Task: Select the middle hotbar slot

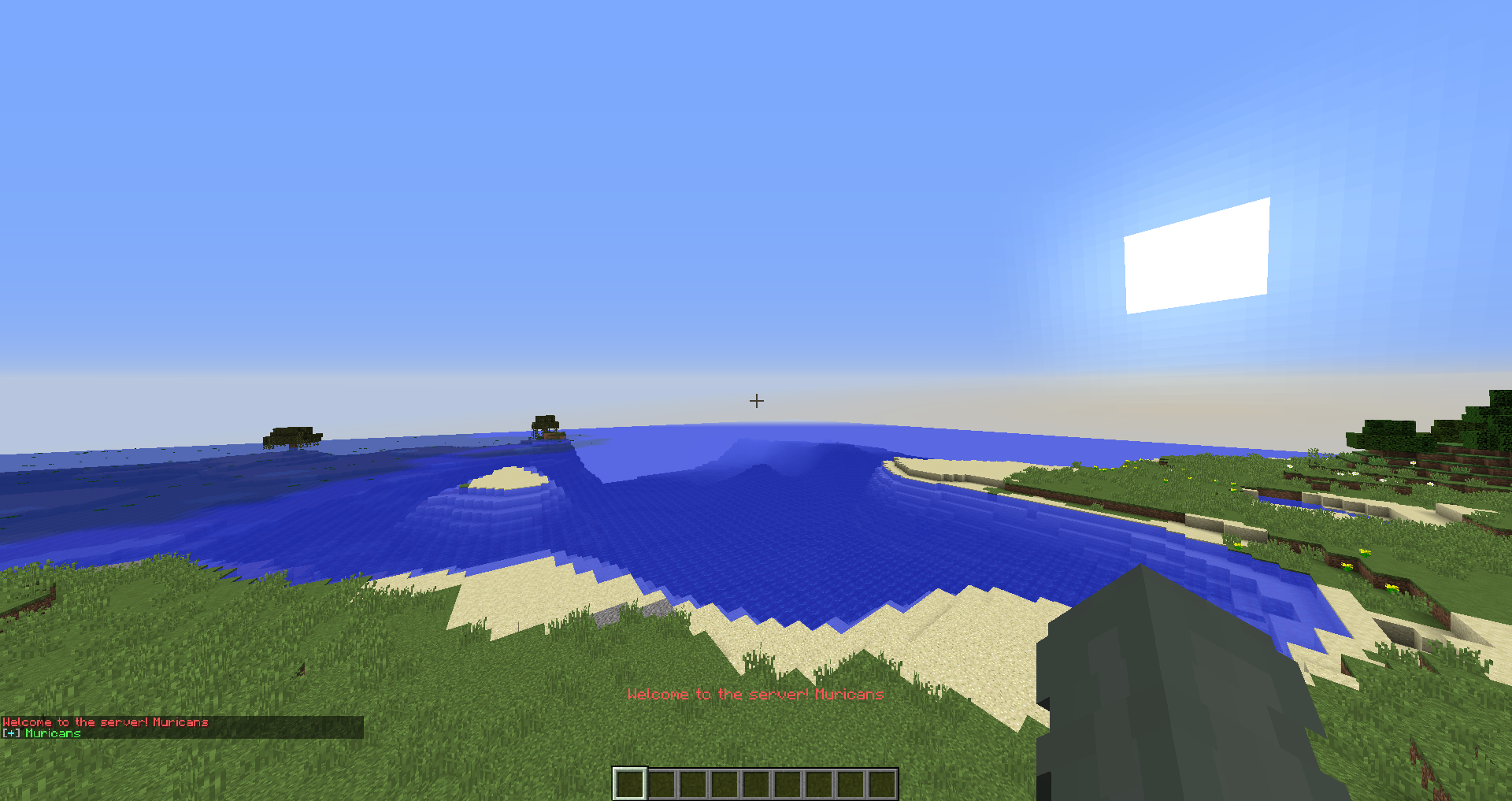Action: 756,781
